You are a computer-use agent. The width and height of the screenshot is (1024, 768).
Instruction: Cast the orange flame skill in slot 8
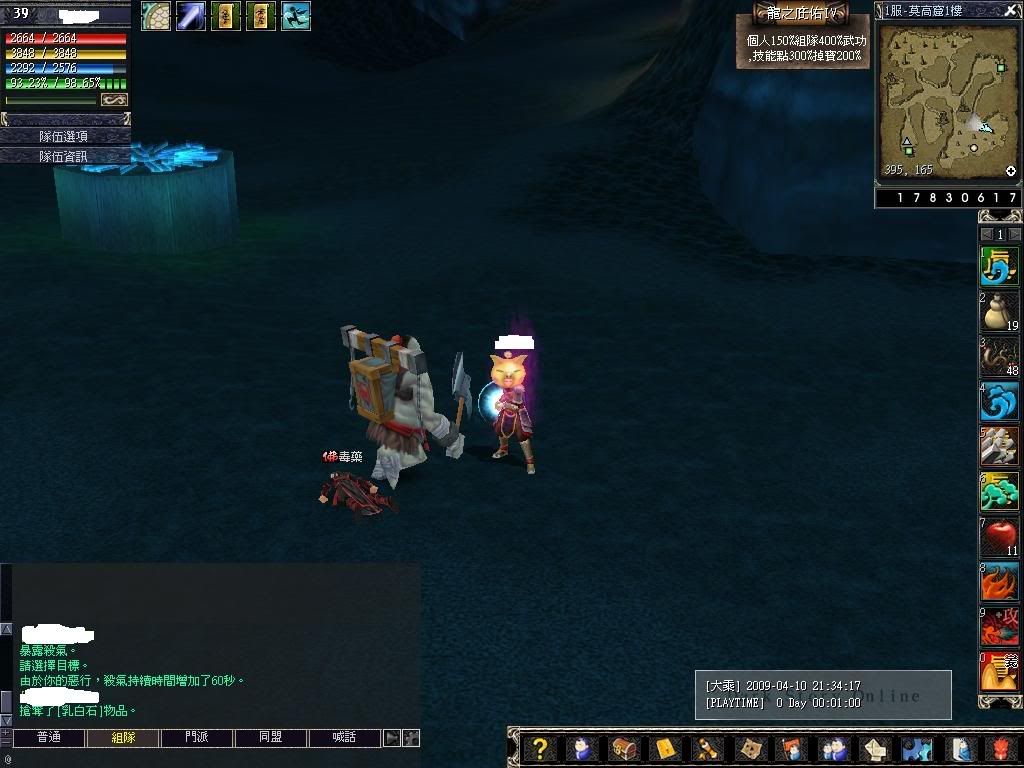pos(999,582)
